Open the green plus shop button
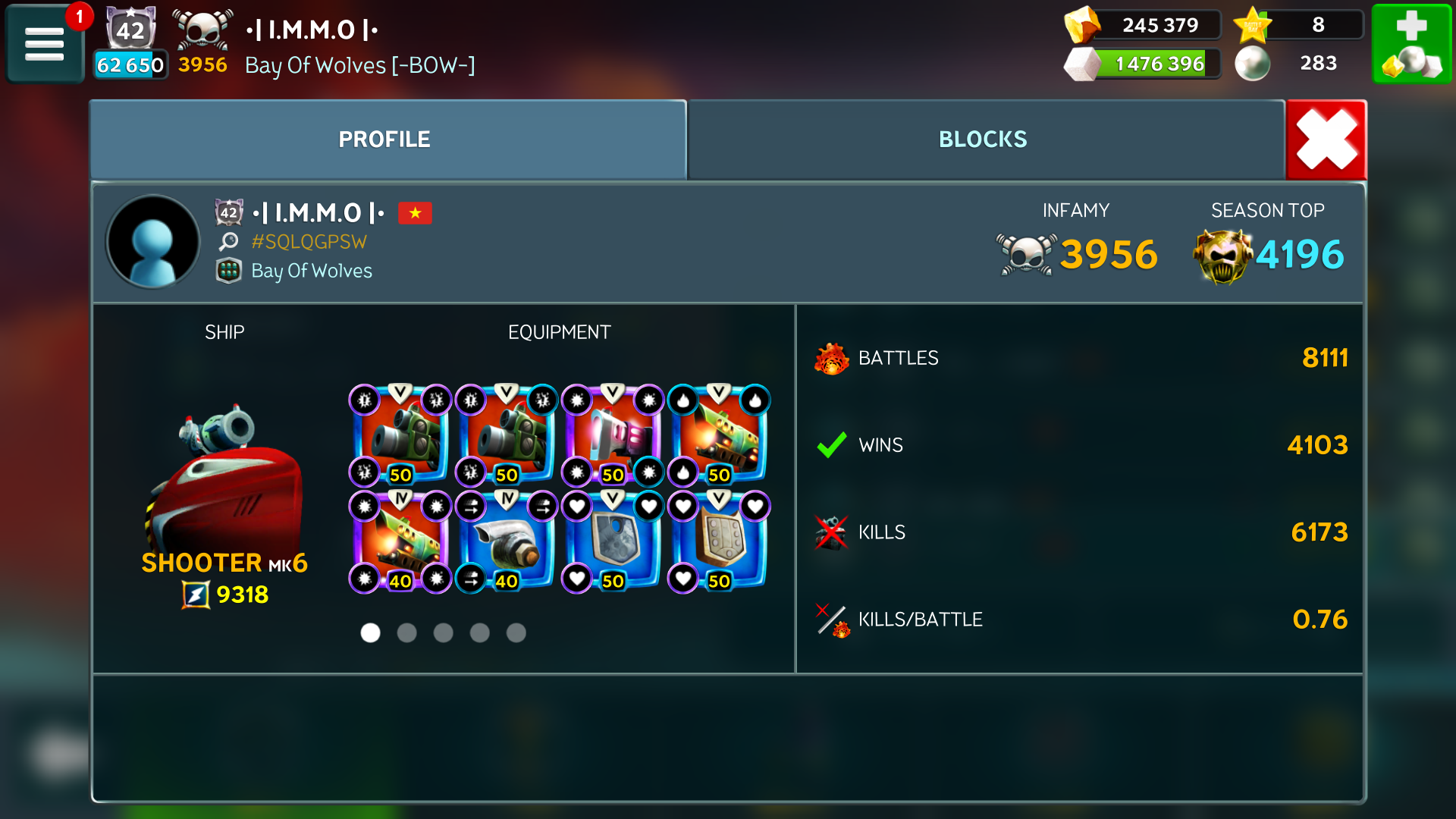The height and width of the screenshot is (819, 1456). point(1412,44)
